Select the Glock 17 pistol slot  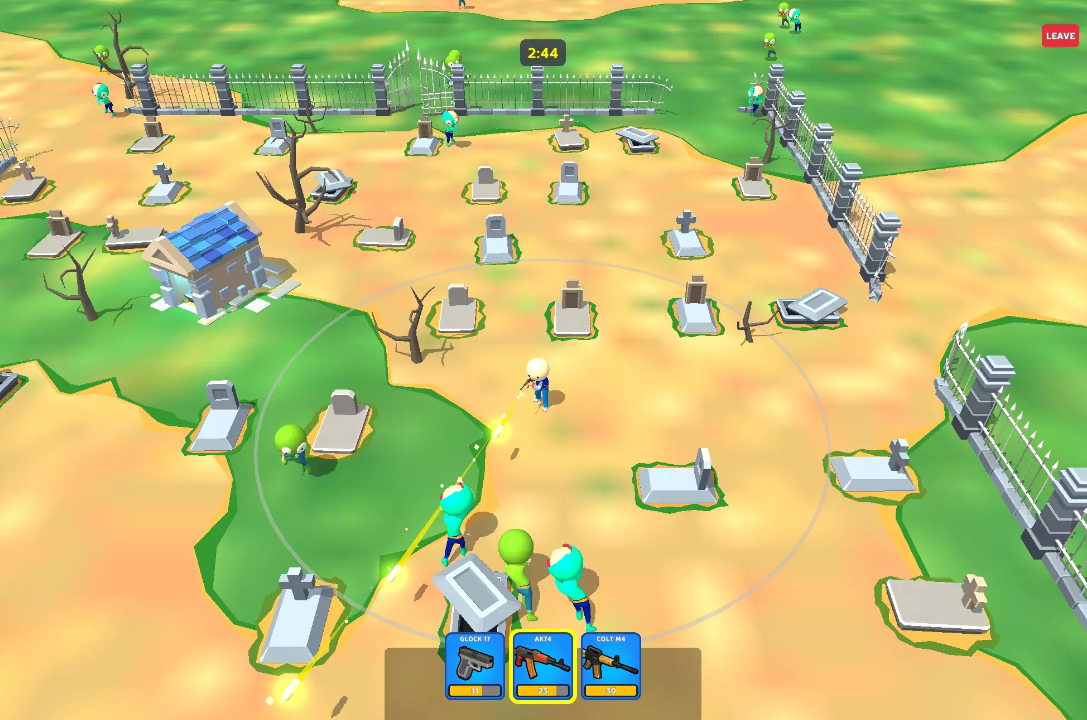475,666
